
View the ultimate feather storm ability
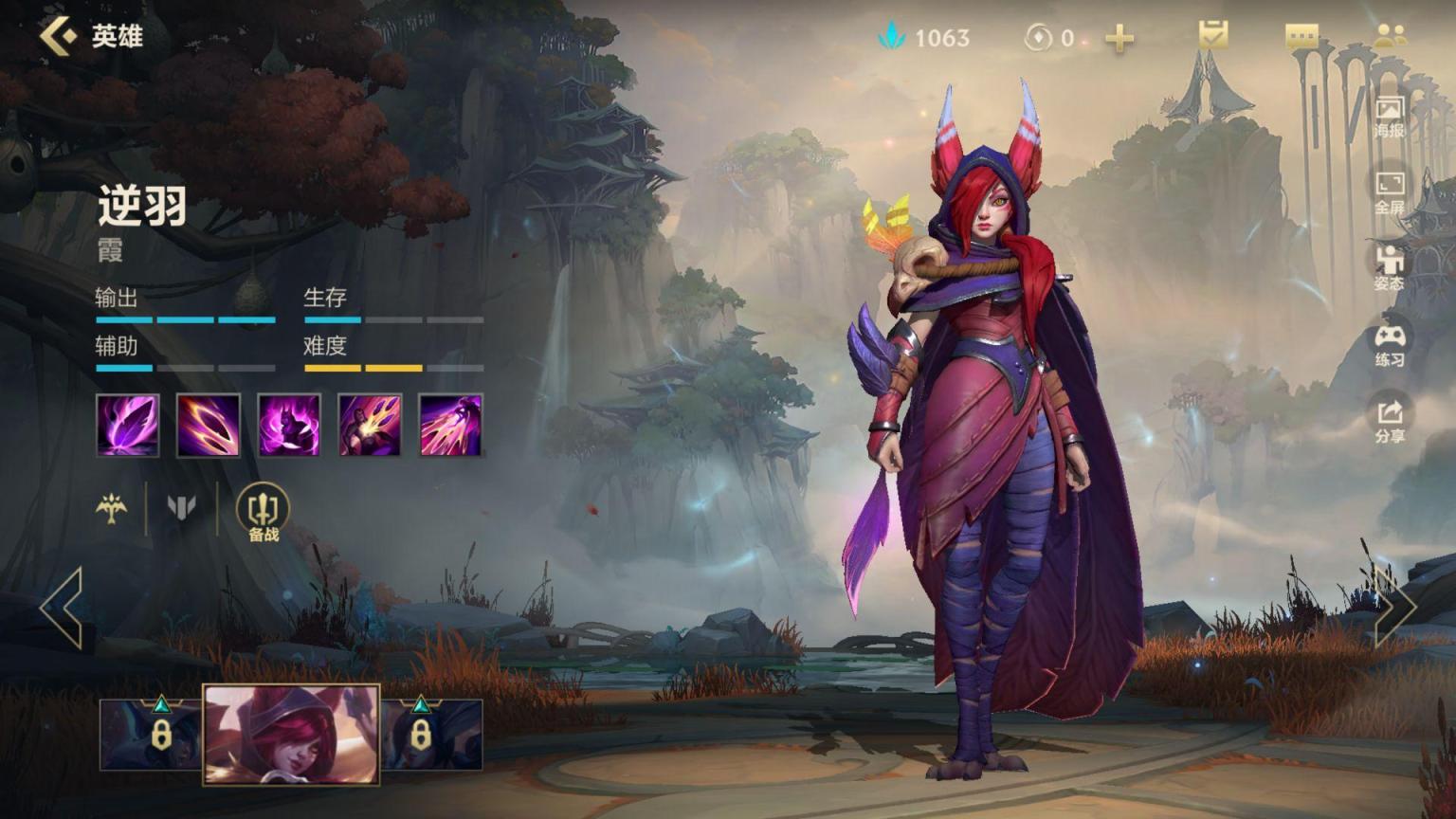pyautogui.click(x=451, y=426)
